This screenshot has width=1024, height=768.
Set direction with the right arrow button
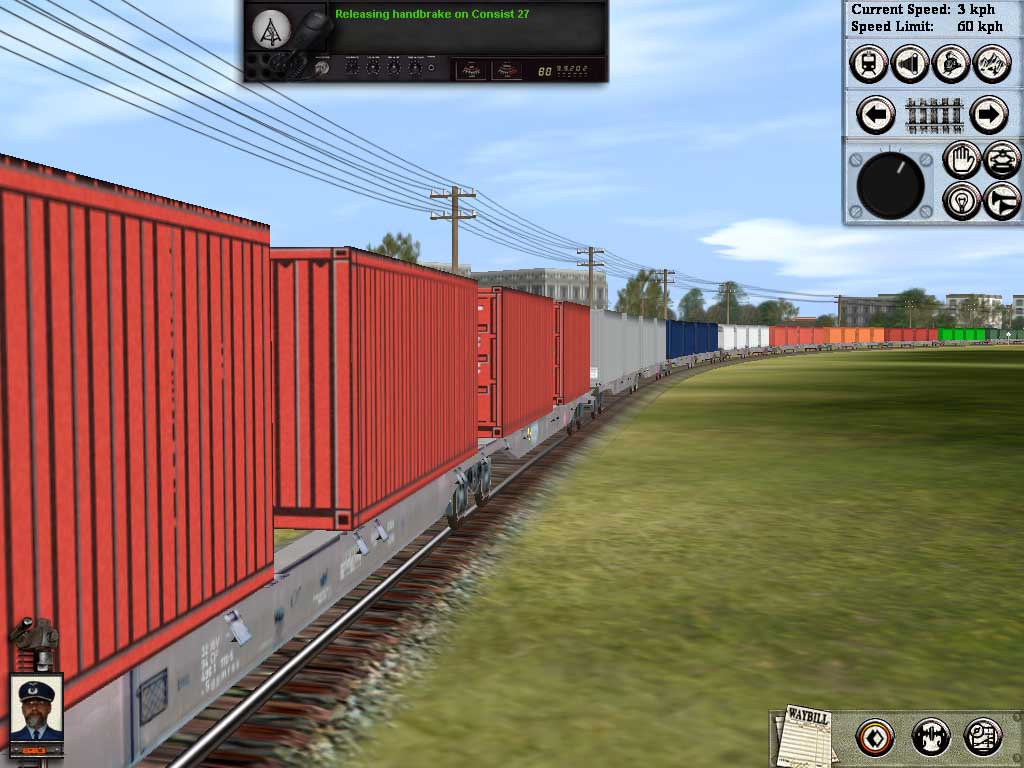[x=988, y=115]
